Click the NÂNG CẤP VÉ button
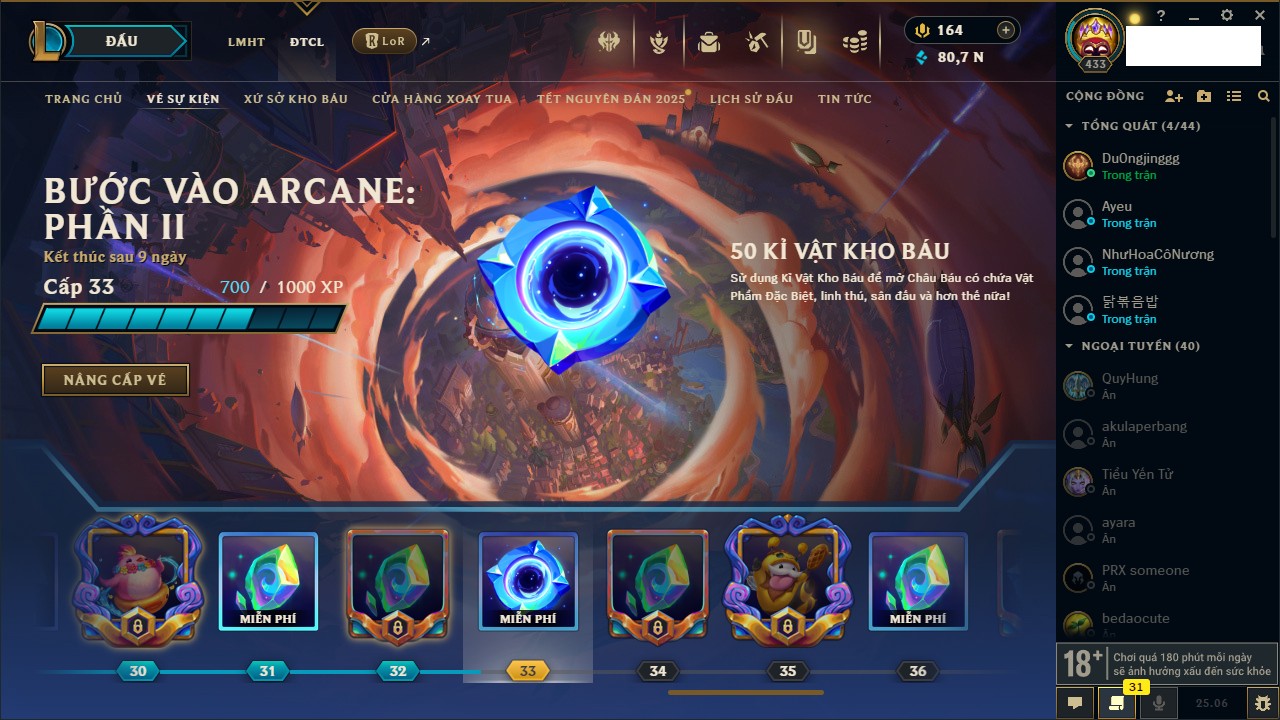The height and width of the screenshot is (720, 1280). point(115,380)
